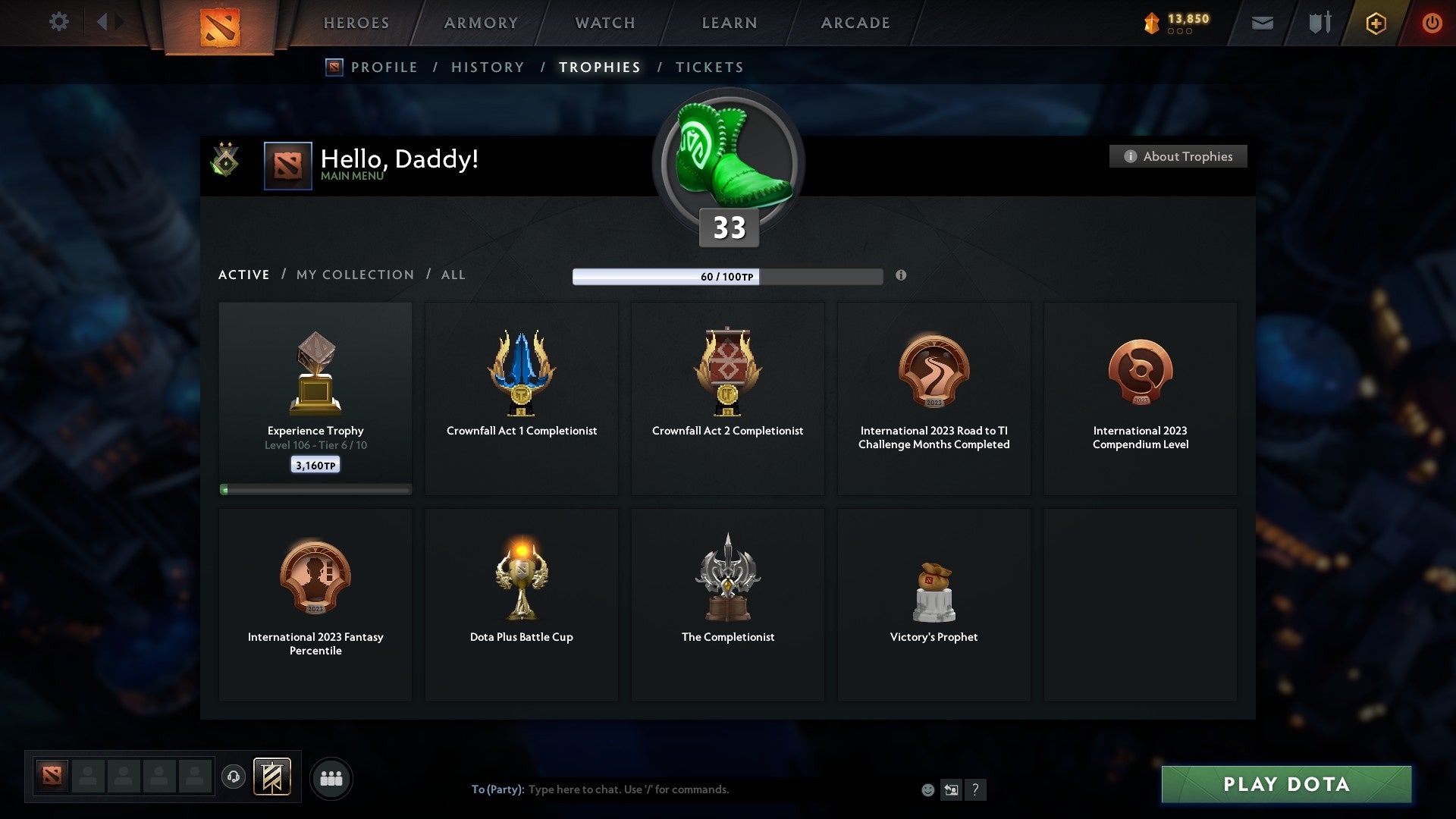Open Dota Plus subscription icon
This screenshot has height=819, width=1456.
(1375, 23)
